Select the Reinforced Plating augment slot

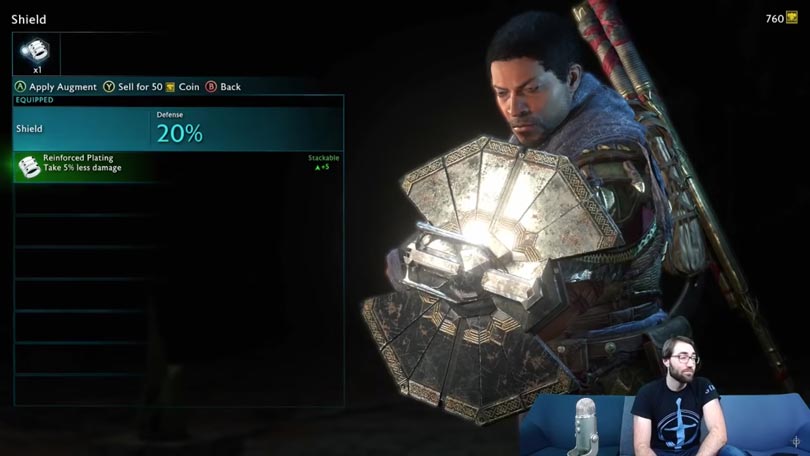tap(36, 54)
